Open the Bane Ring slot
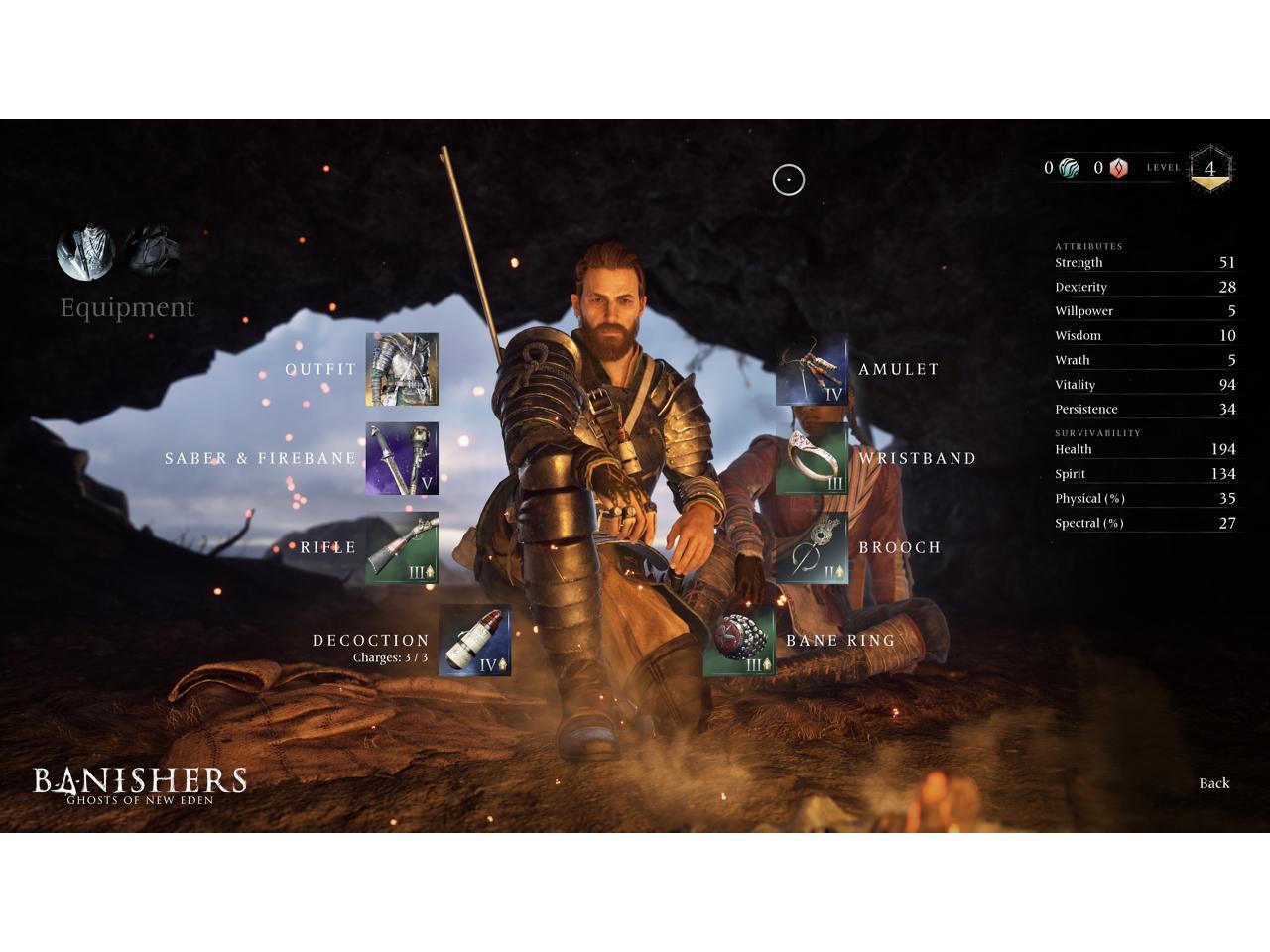 tap(739, 641)
